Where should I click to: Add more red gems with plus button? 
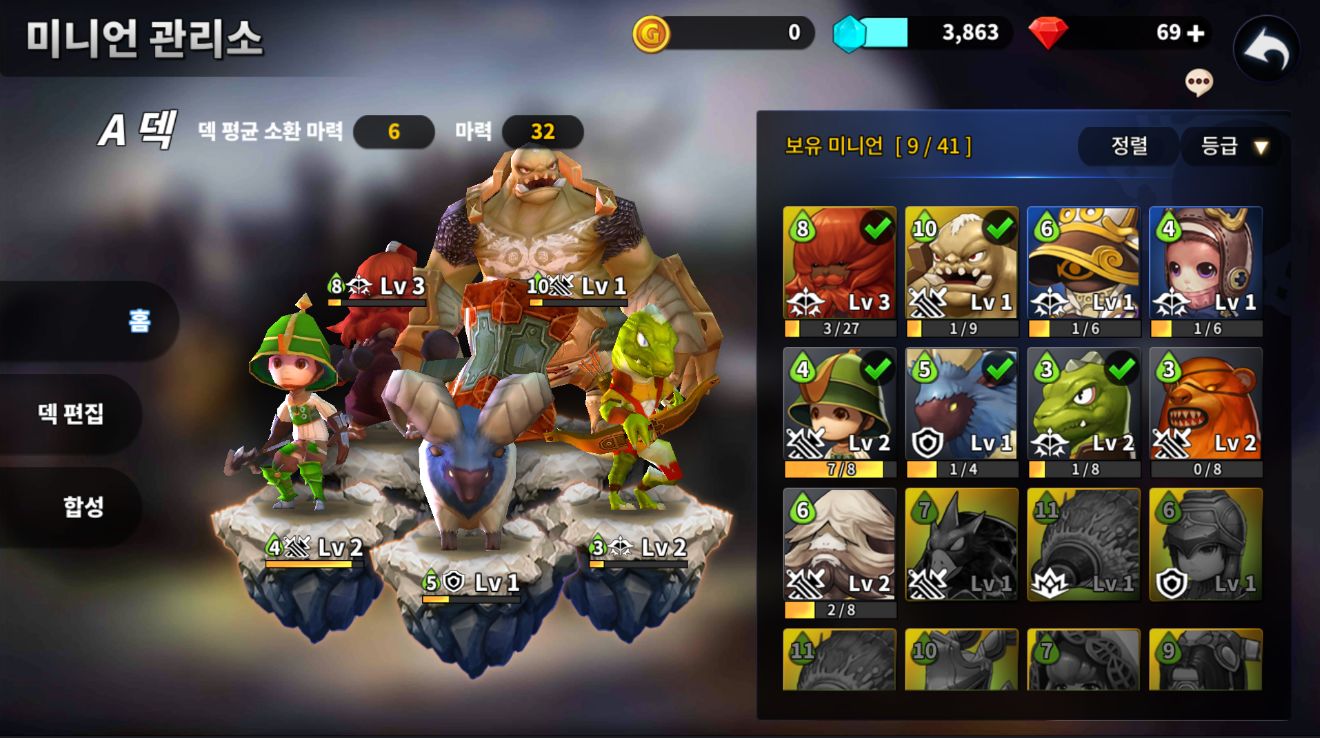[x=1195, y=33]
